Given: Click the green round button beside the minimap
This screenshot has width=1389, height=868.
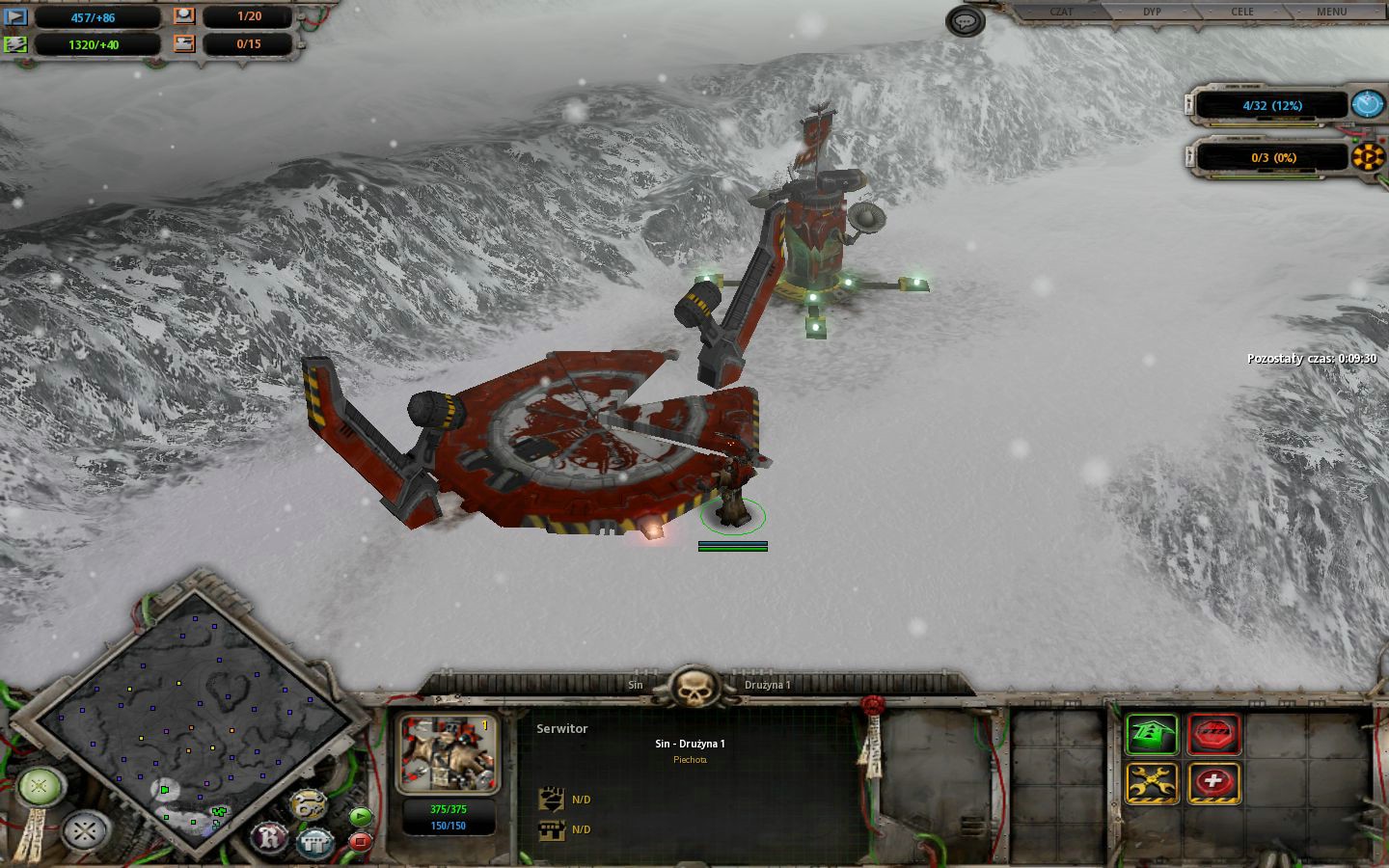Looking at the screenshot, I should [39, 786].
